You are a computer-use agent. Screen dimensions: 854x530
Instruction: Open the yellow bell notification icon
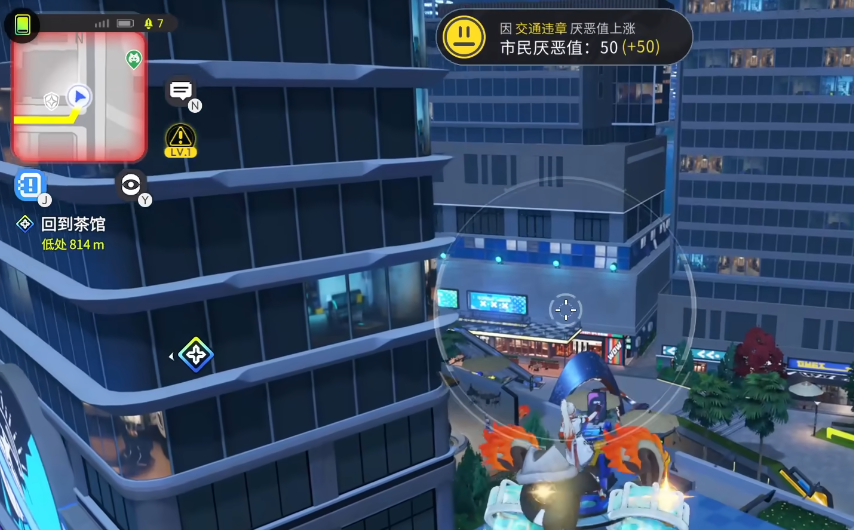149,23
